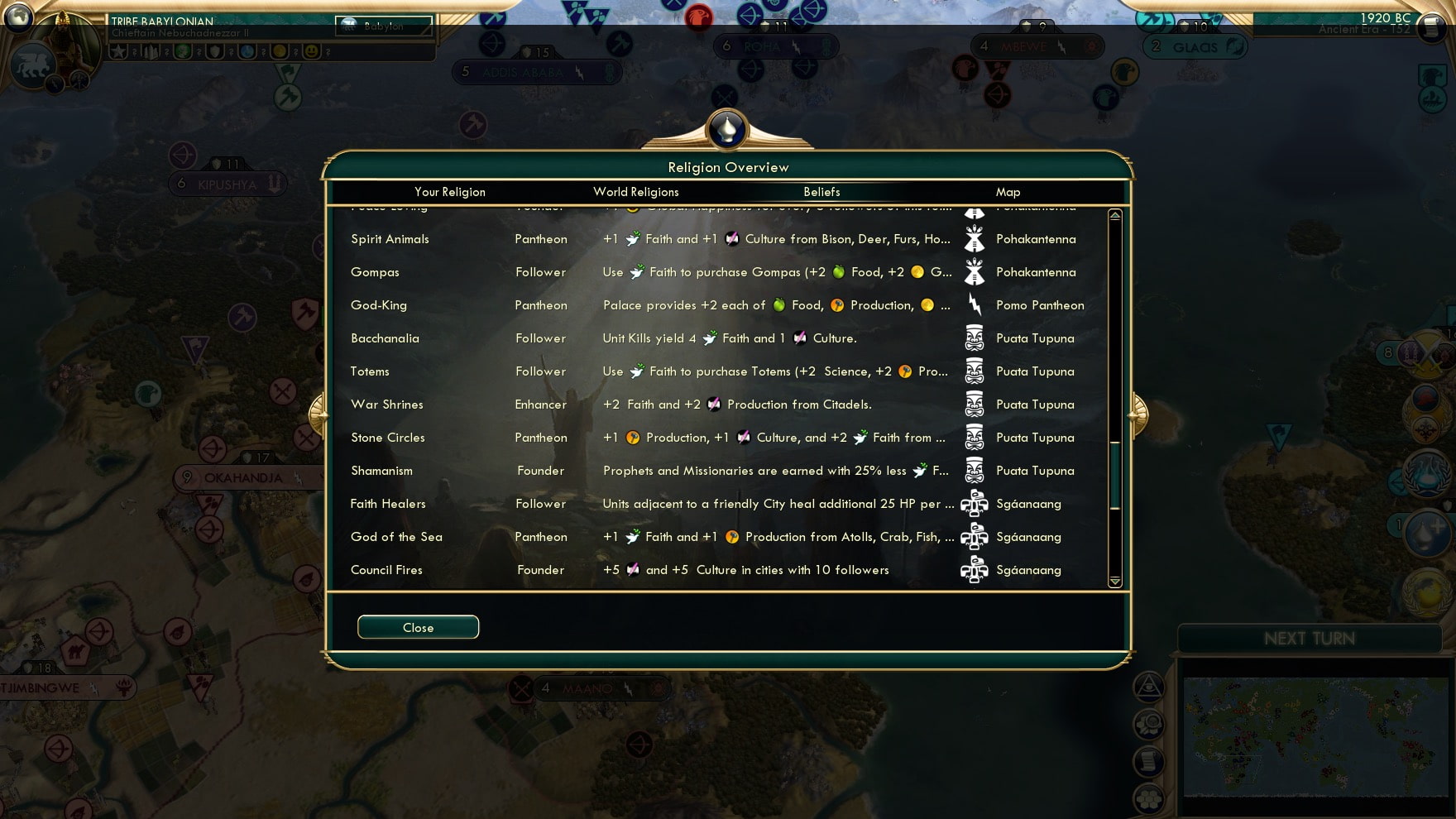The width and height of the screenshot is (1456, 819).
Task: Click the star icon in the score ribbon
Action: (117, 53)
